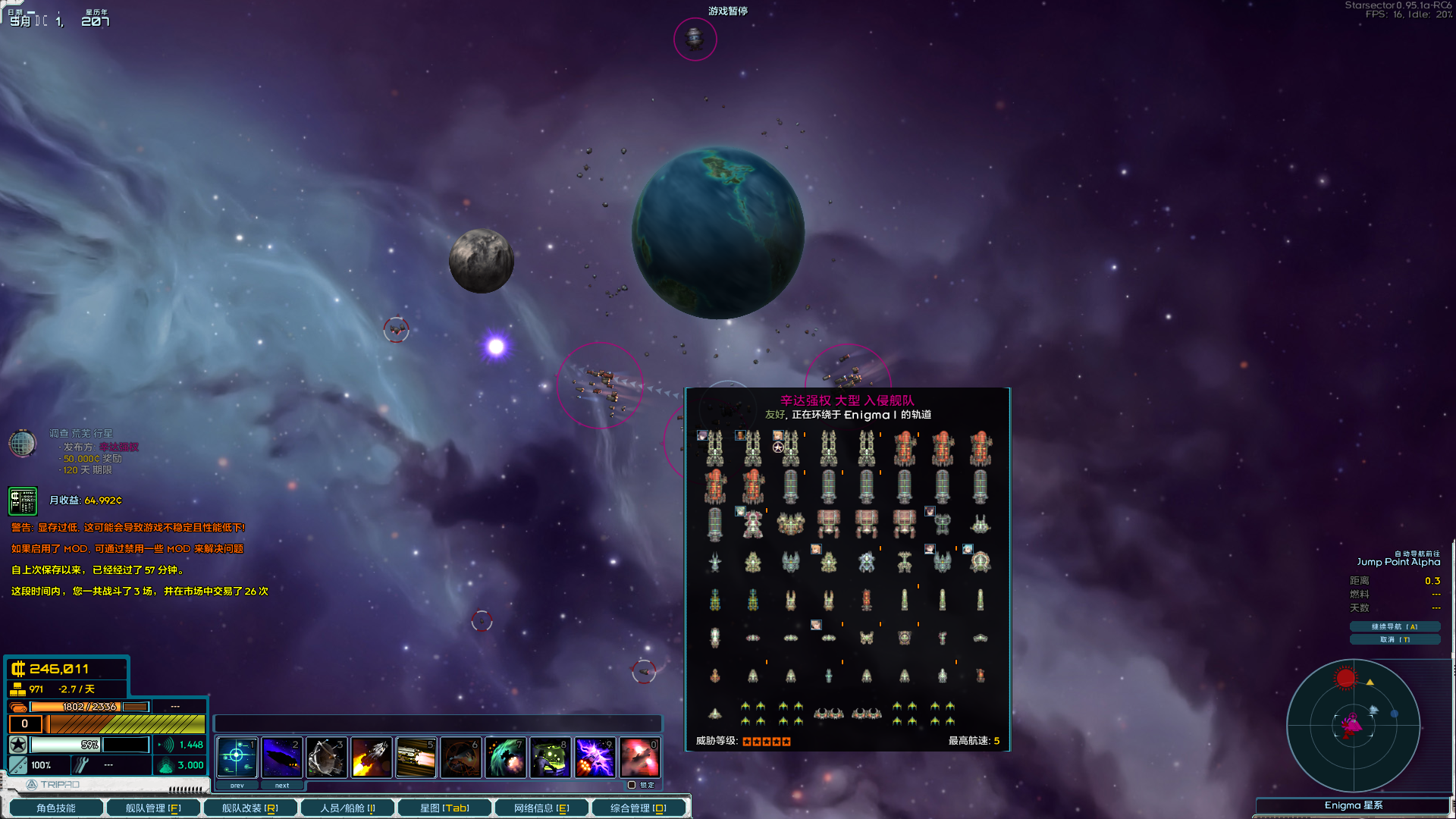Open the 月收益 monthly income report icon
The image size is (1456, 819).
coord(23,500)
